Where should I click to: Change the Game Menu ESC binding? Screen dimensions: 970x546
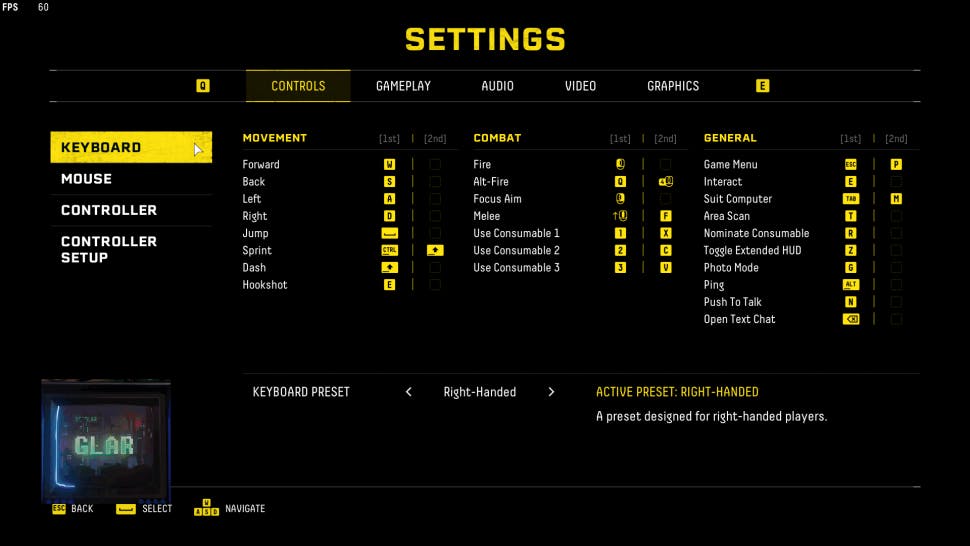(851, 164)
